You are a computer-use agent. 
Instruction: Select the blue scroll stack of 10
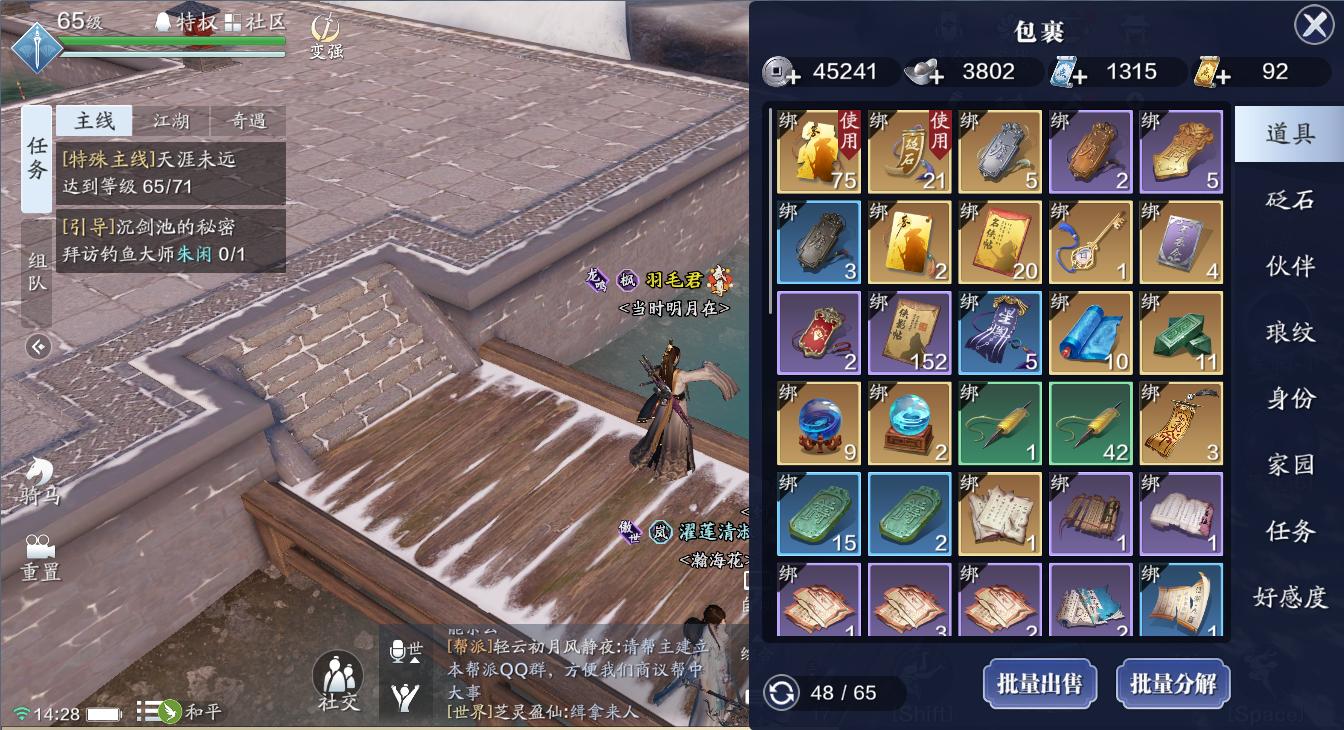[x=1090, y=332]
